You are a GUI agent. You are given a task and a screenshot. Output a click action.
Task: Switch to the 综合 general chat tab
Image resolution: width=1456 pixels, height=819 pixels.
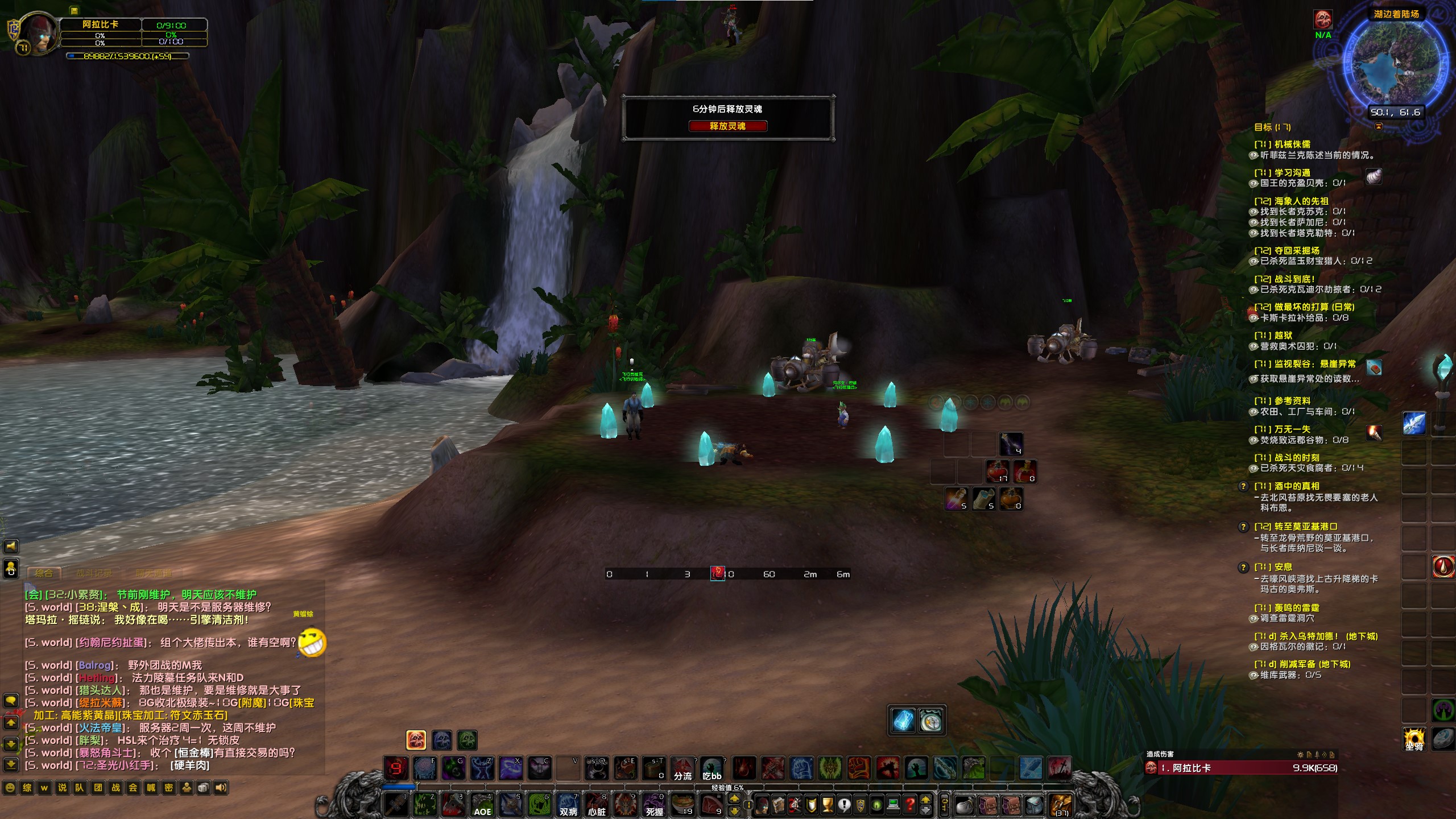(44, 573)
